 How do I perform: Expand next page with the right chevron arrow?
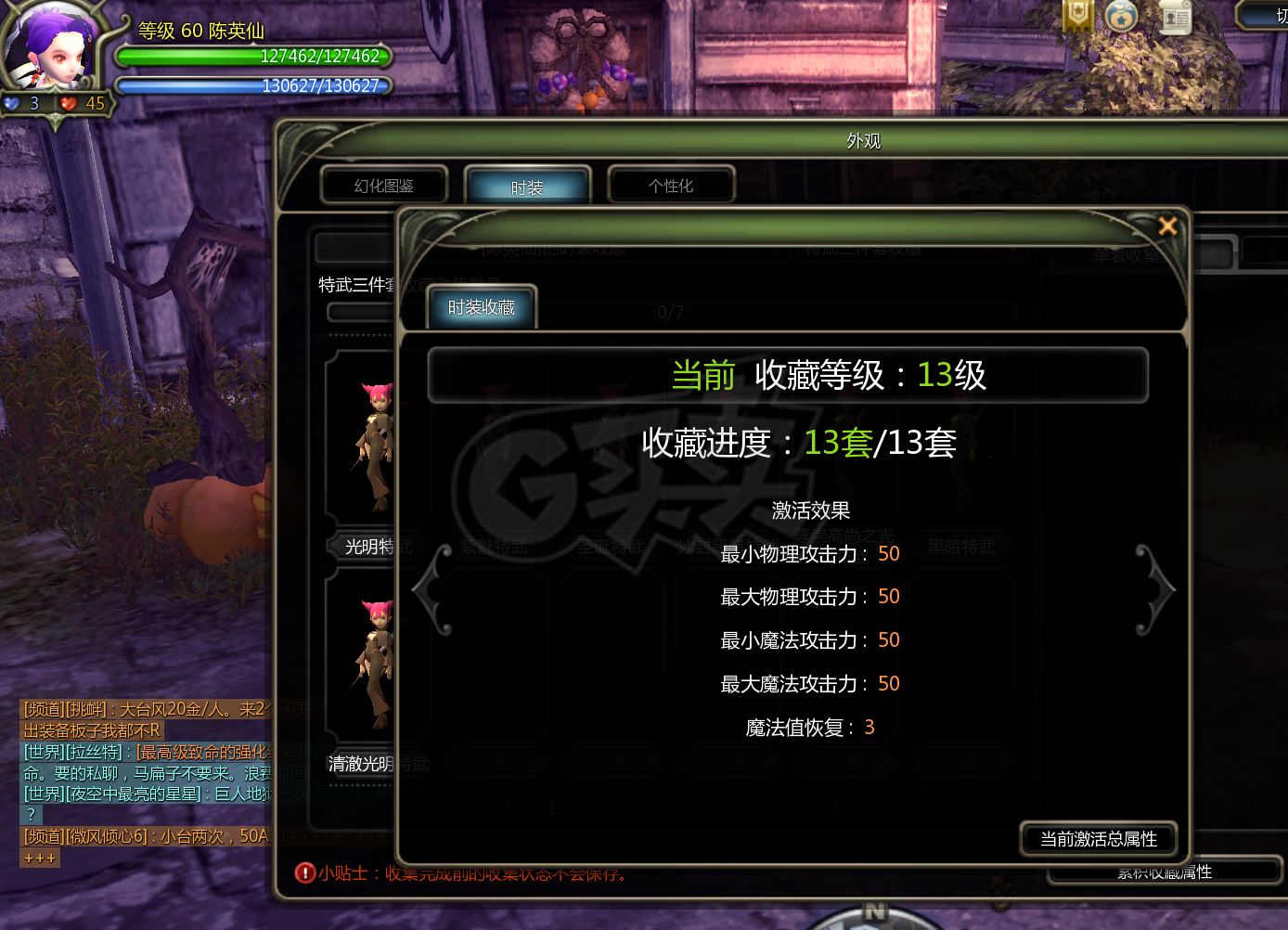[x=1155, y=588]
